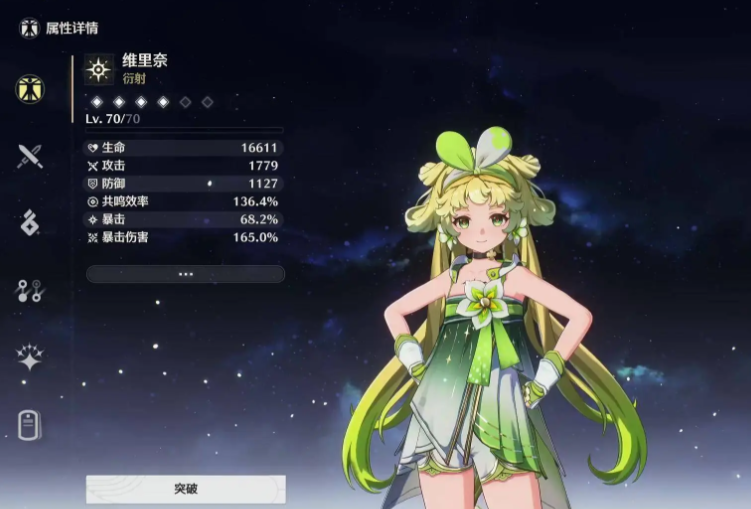
Task: Click the 突破 ascension button
Action: [x=185, y=489]
